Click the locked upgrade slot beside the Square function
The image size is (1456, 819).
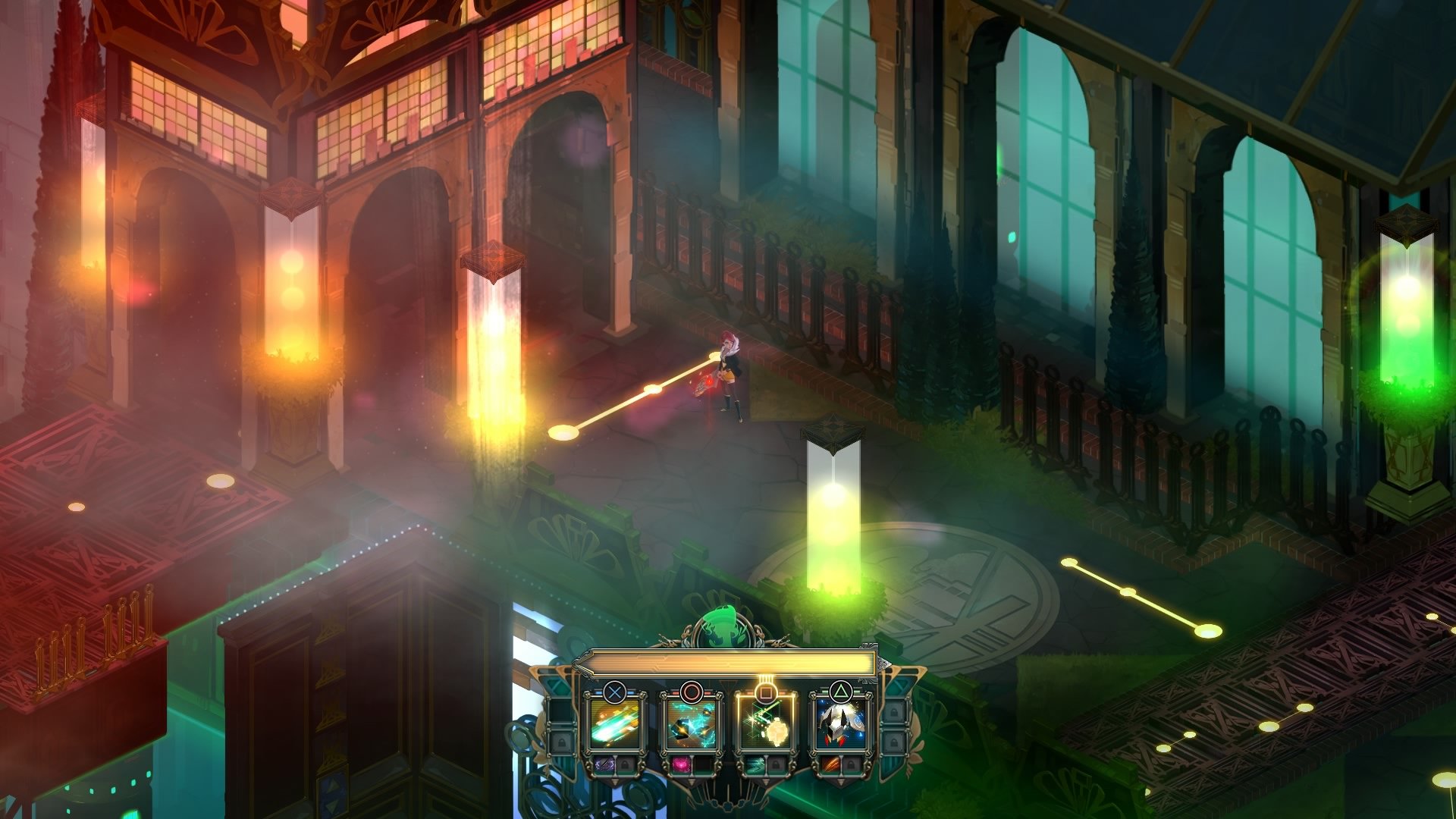[774, 766]
